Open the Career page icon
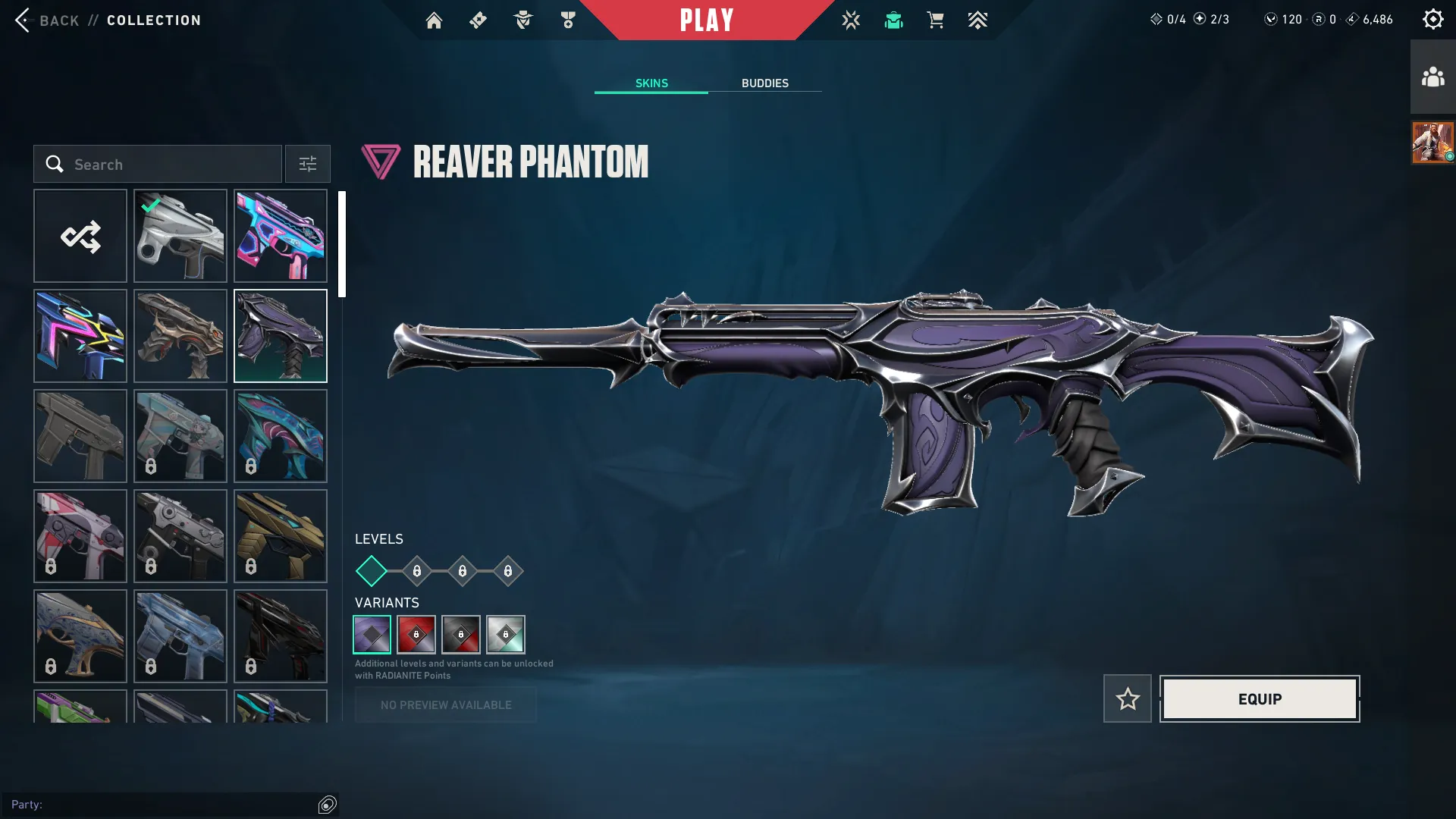 point(567,20)
